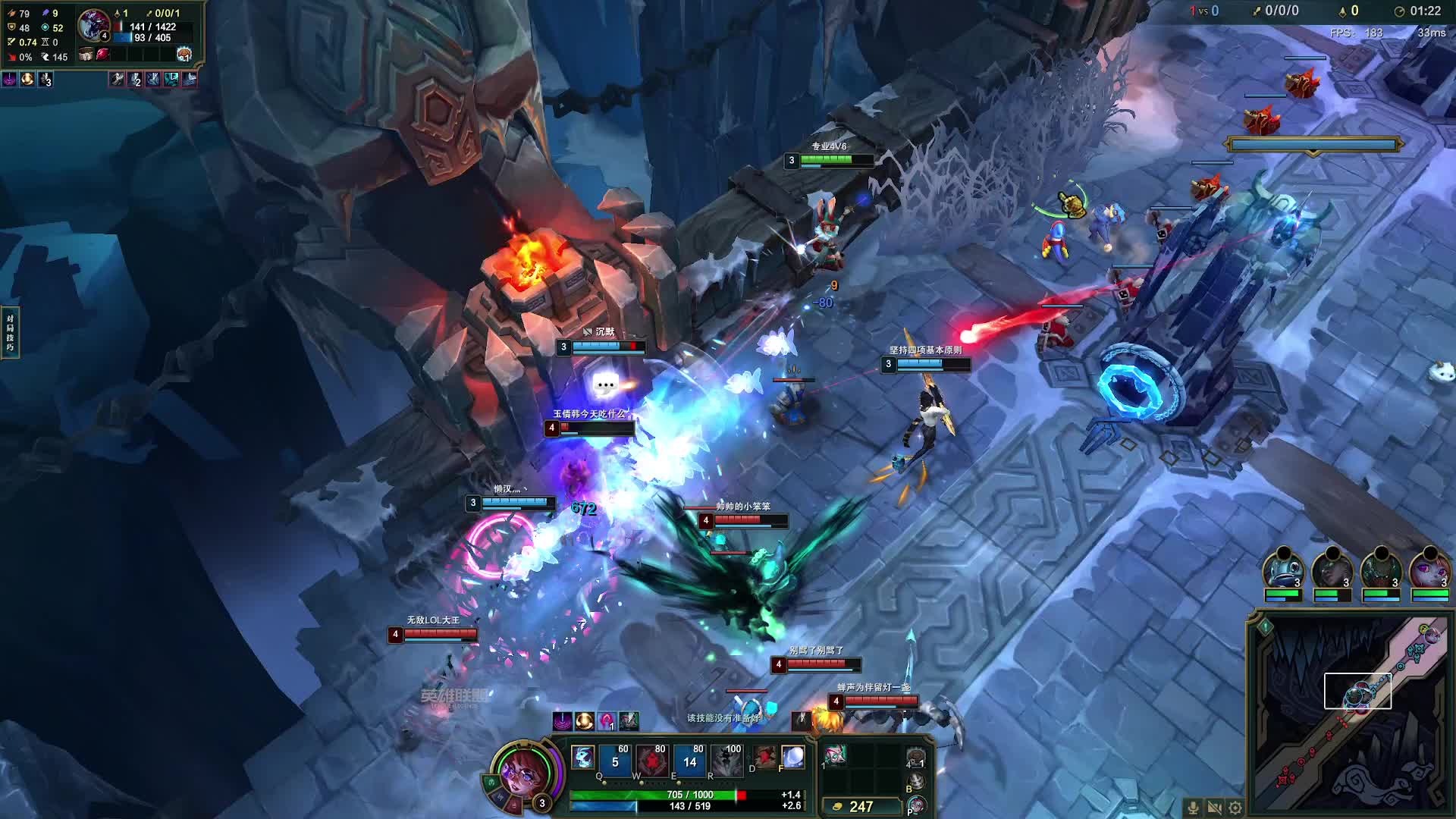1456x819 pixels.
Task: Trigger the E ability on cooldown
Action: pyautogui.click(x=689, y=761)
